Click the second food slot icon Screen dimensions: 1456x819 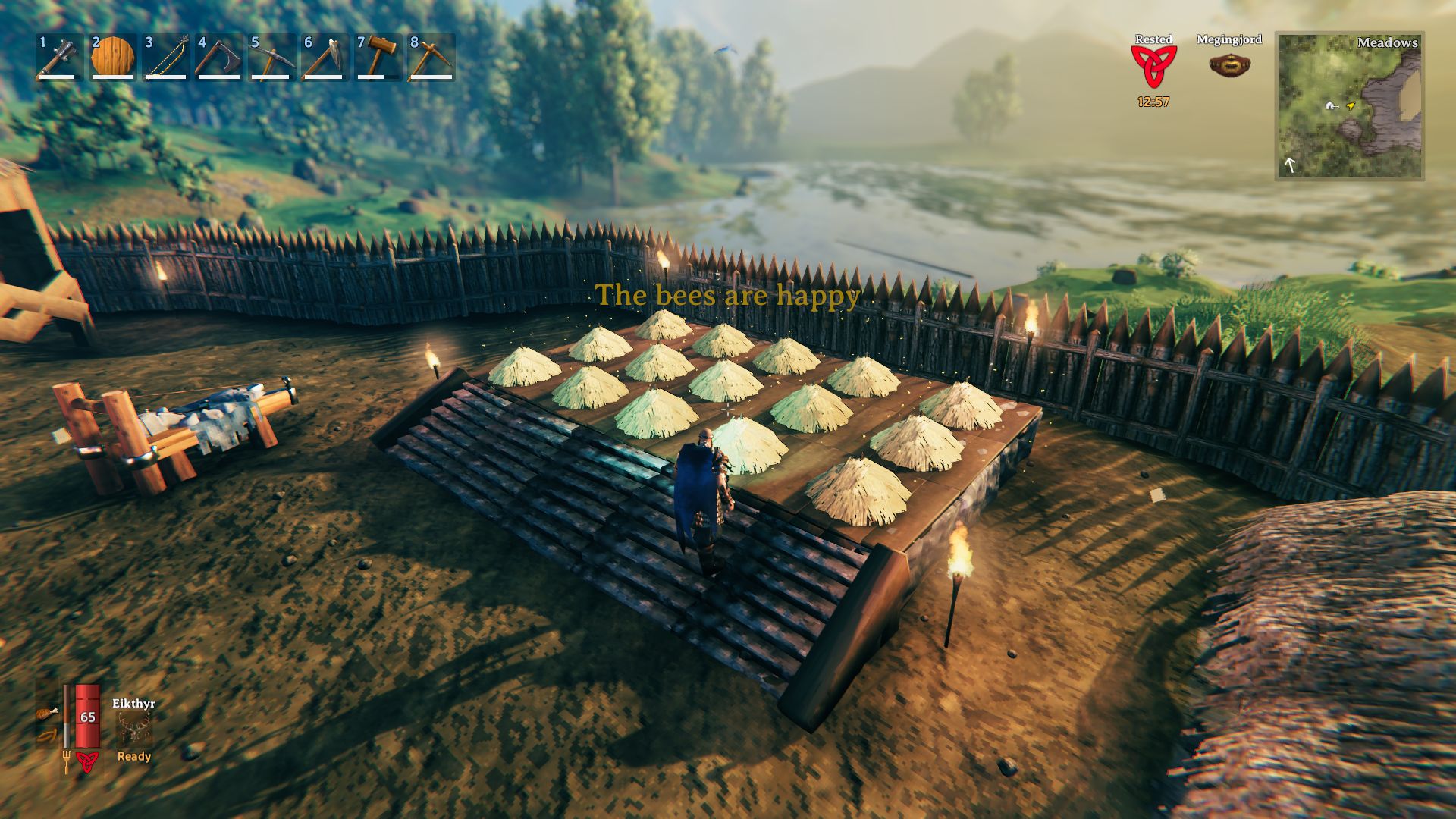pos(48,735)
